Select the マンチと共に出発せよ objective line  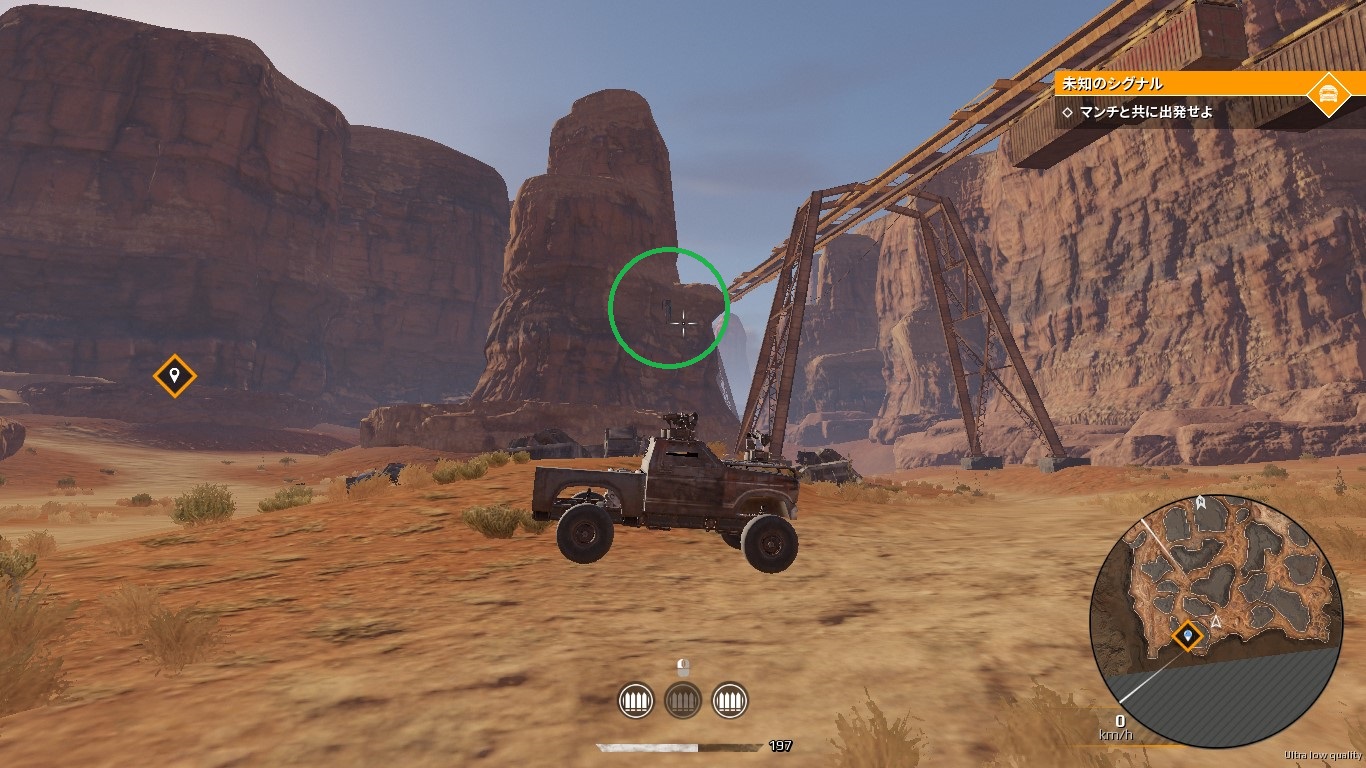1146,112
